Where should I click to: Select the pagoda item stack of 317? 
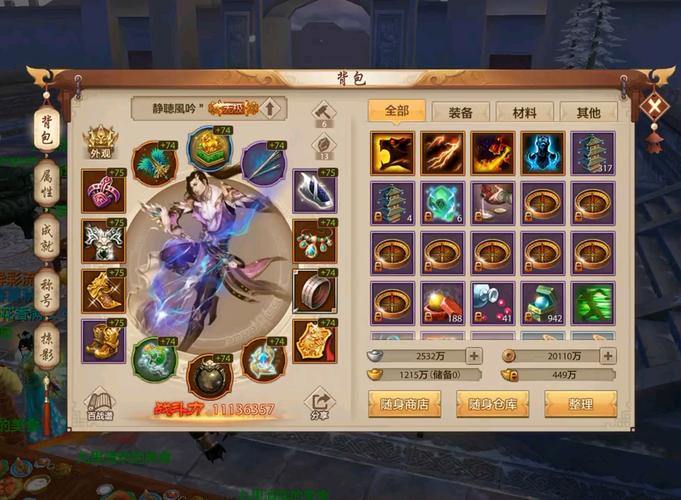click(x=593, y=151)
